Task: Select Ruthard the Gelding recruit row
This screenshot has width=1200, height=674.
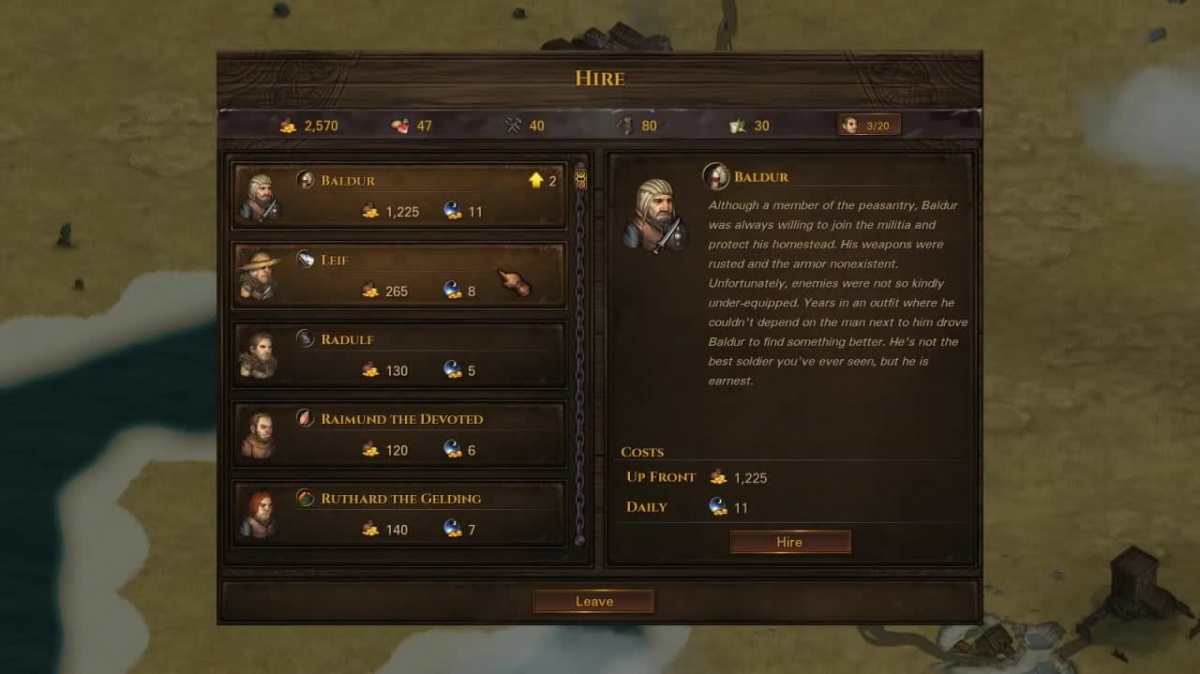Action: coord(400,513)
